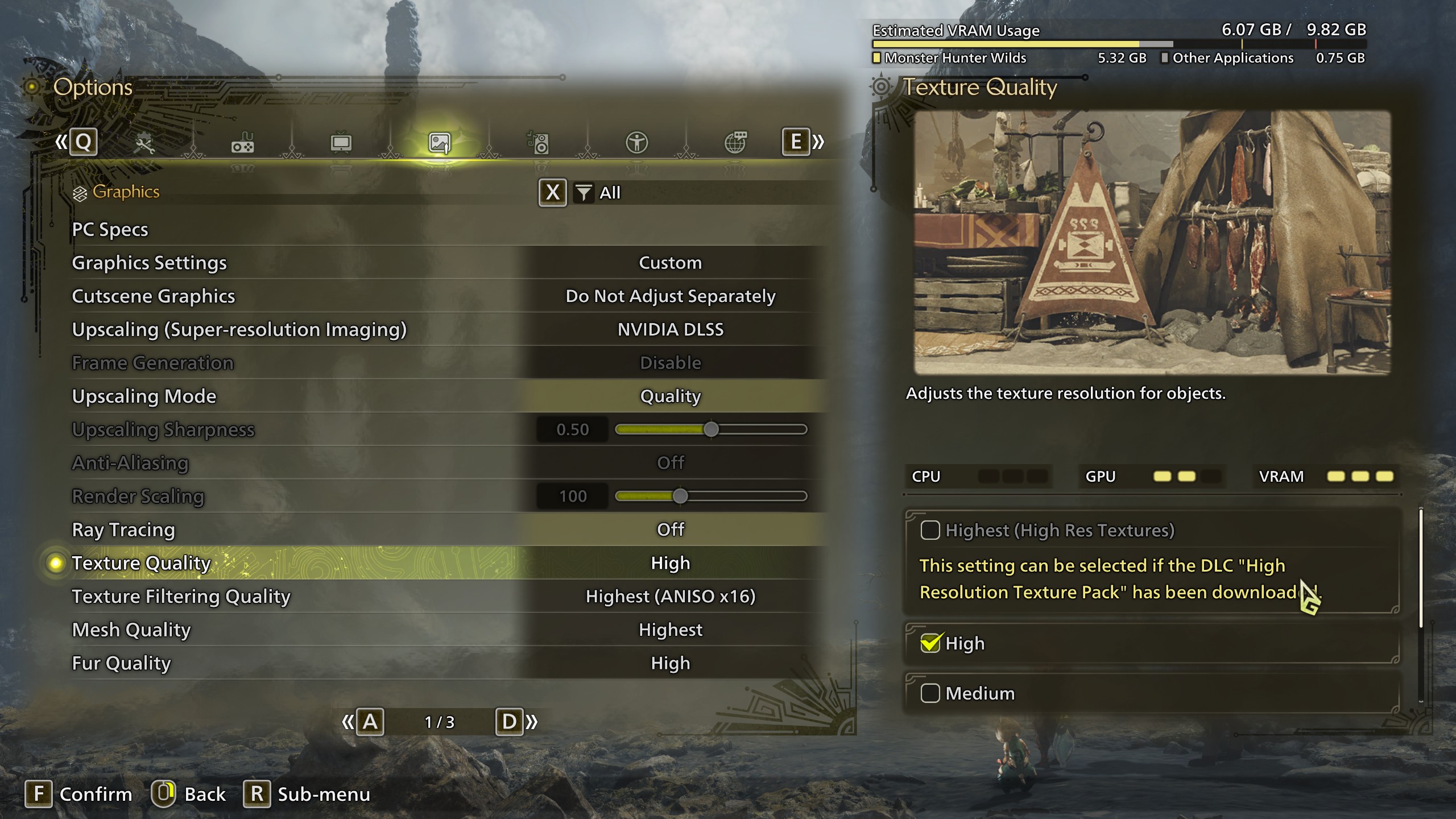The width and height of the screenshot is (1456, 819).
Task: Choose the Upscaling (Super-resolution Imaging) row
Action: pyautogui.click(x=670, y=329)
